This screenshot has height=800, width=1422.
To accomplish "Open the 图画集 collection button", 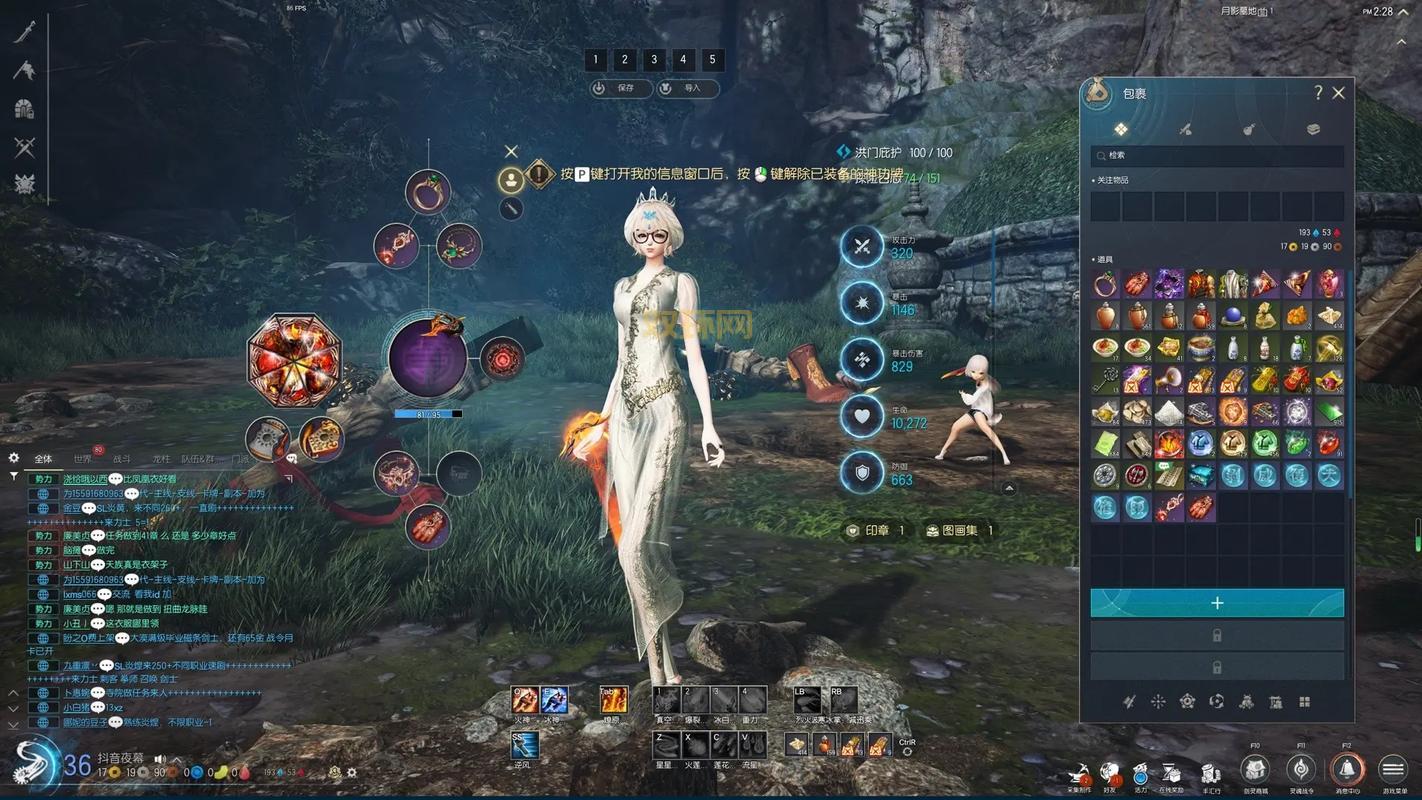I will (958, 530).
